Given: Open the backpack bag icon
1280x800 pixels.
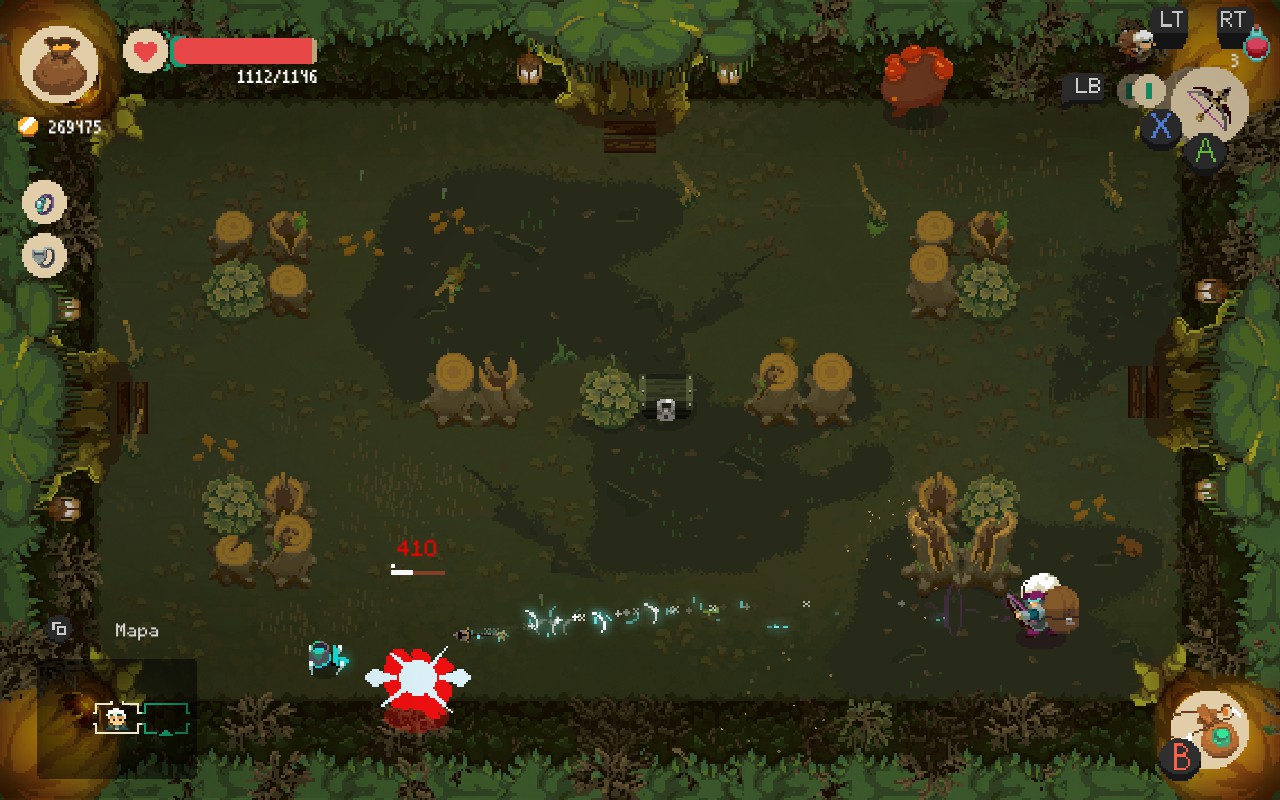Looking at the screenshot, I should 59,65.
